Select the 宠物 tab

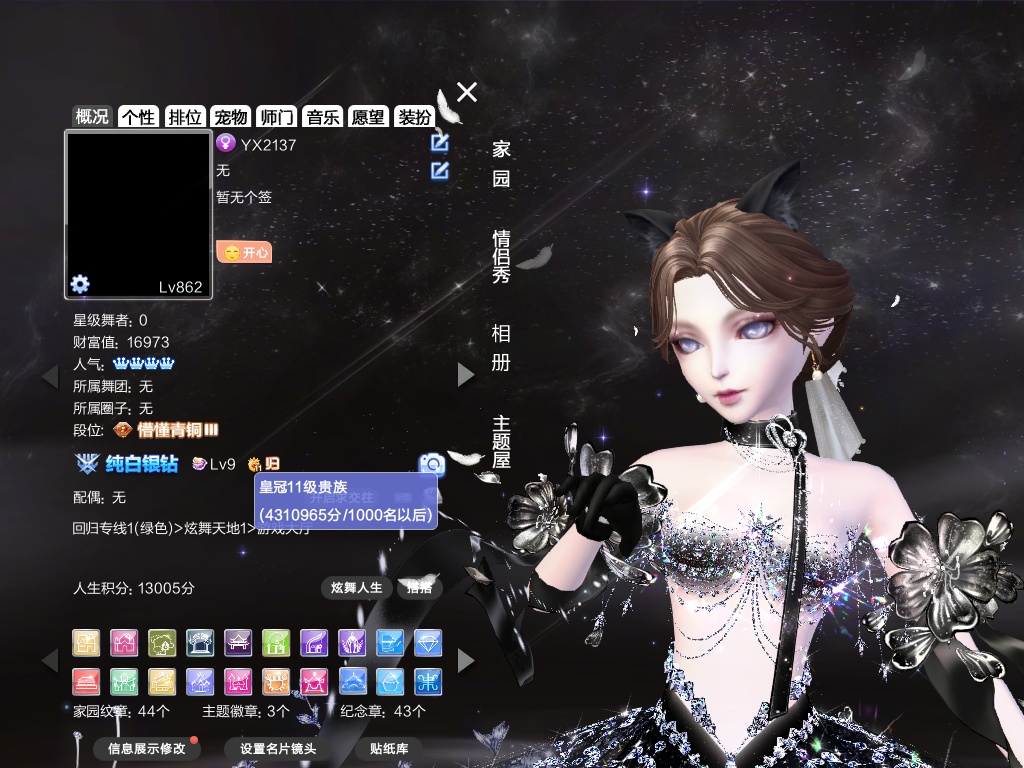pyautogui.click(x=231, y=117)
